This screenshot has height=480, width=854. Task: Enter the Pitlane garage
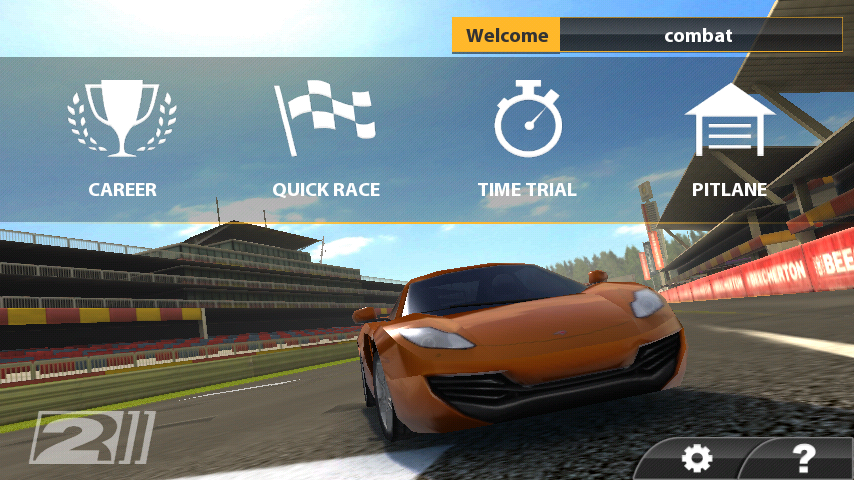pos(729,139)
